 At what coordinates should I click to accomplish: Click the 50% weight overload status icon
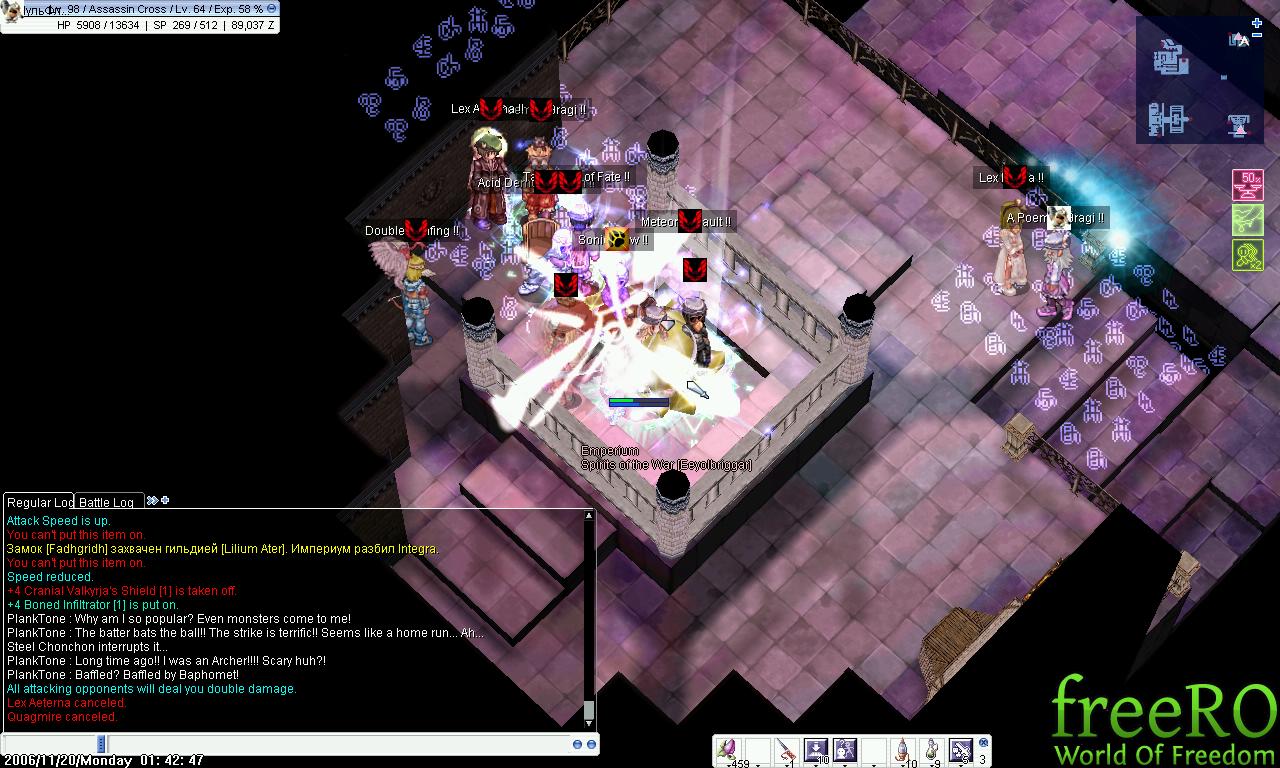point(1247,185)
